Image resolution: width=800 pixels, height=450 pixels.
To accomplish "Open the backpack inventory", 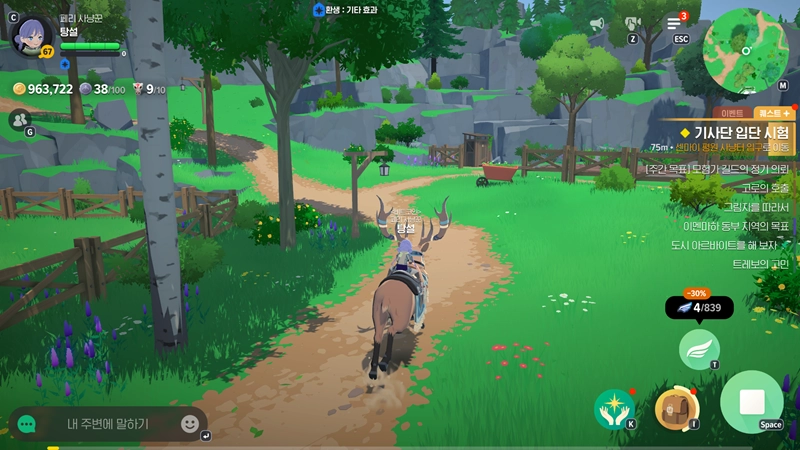I will point(675,407).
